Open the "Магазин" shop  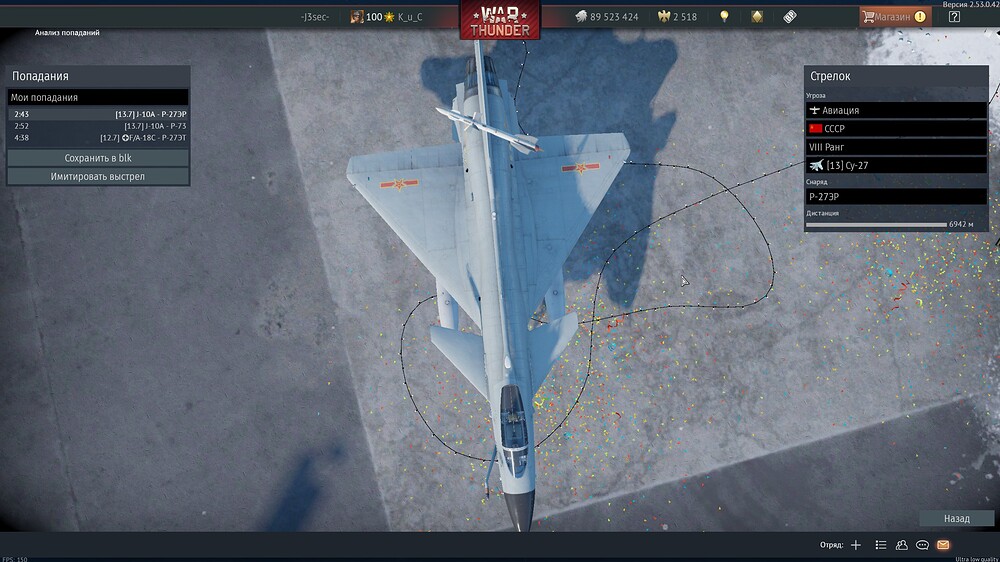coord(895,17)
